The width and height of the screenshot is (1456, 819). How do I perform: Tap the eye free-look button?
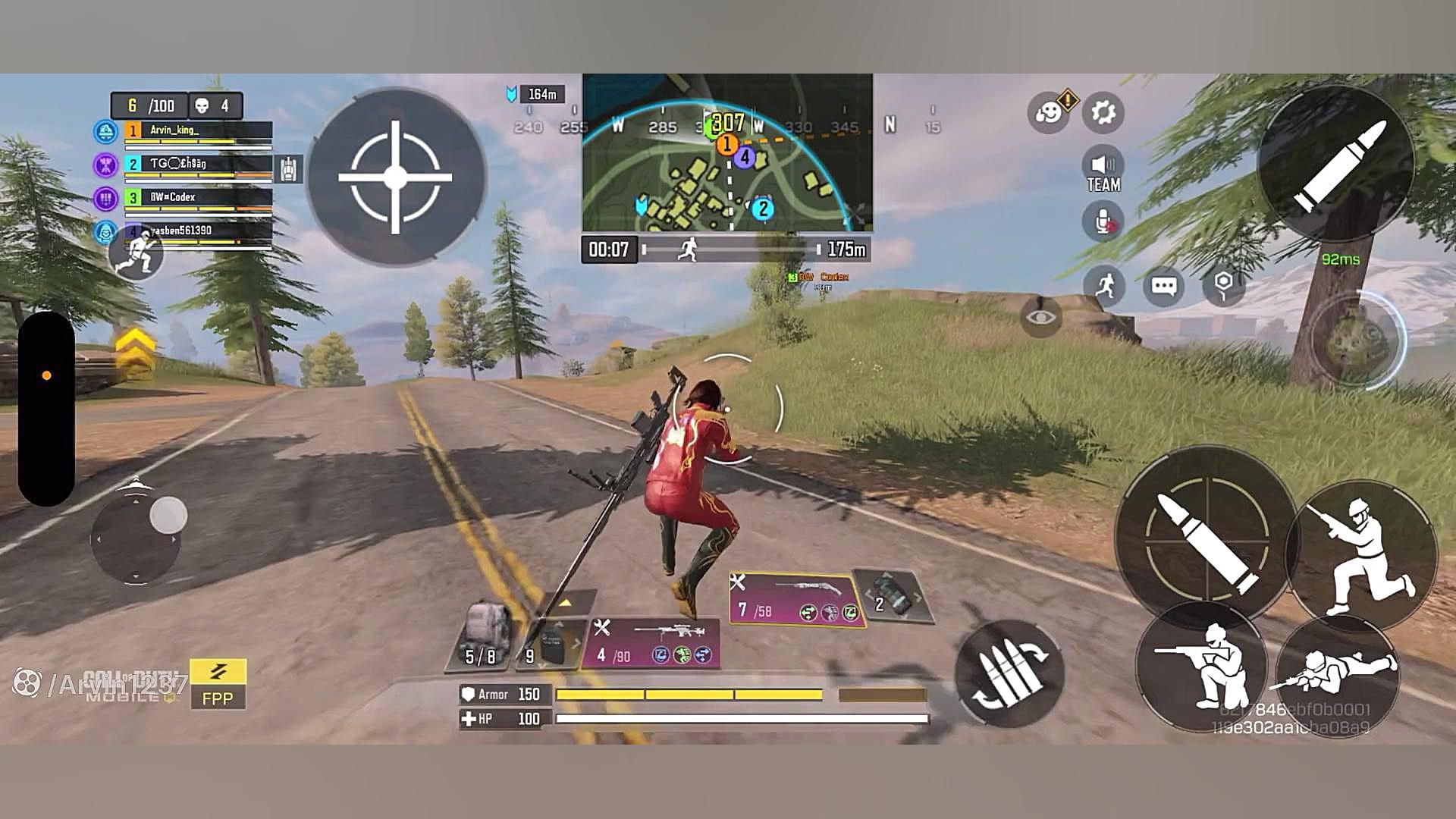point(1041,317)
